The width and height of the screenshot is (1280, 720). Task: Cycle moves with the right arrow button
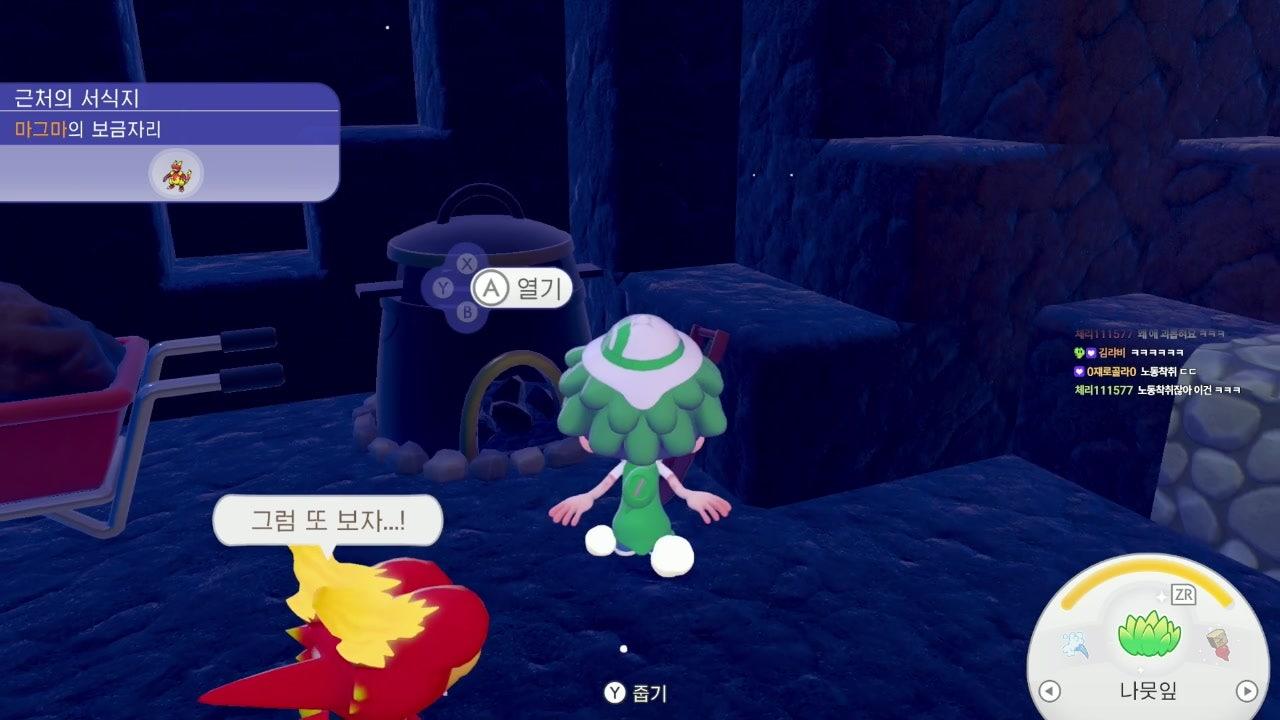coord(1246,691)
